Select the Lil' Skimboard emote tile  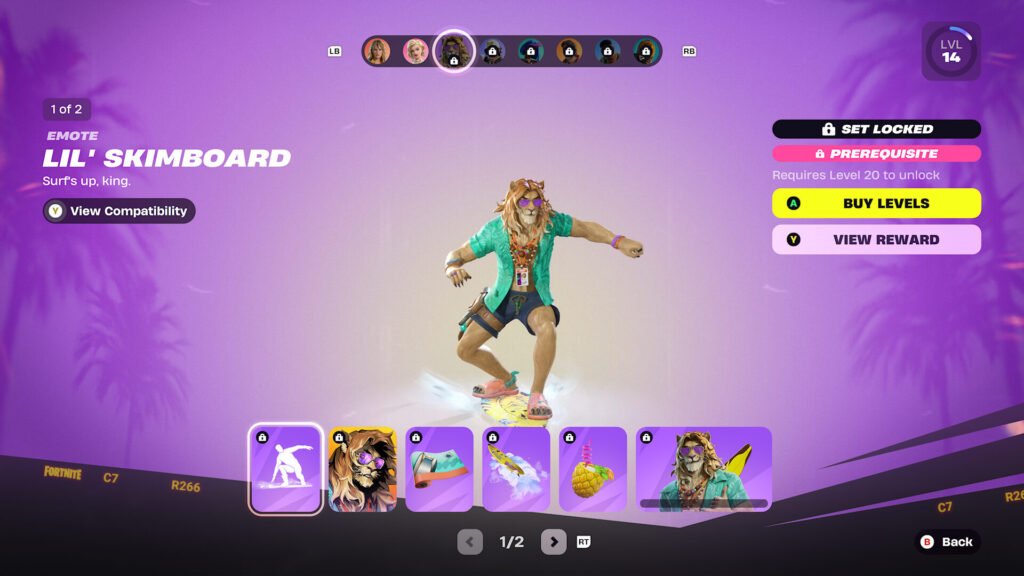(x=286, y=469)
